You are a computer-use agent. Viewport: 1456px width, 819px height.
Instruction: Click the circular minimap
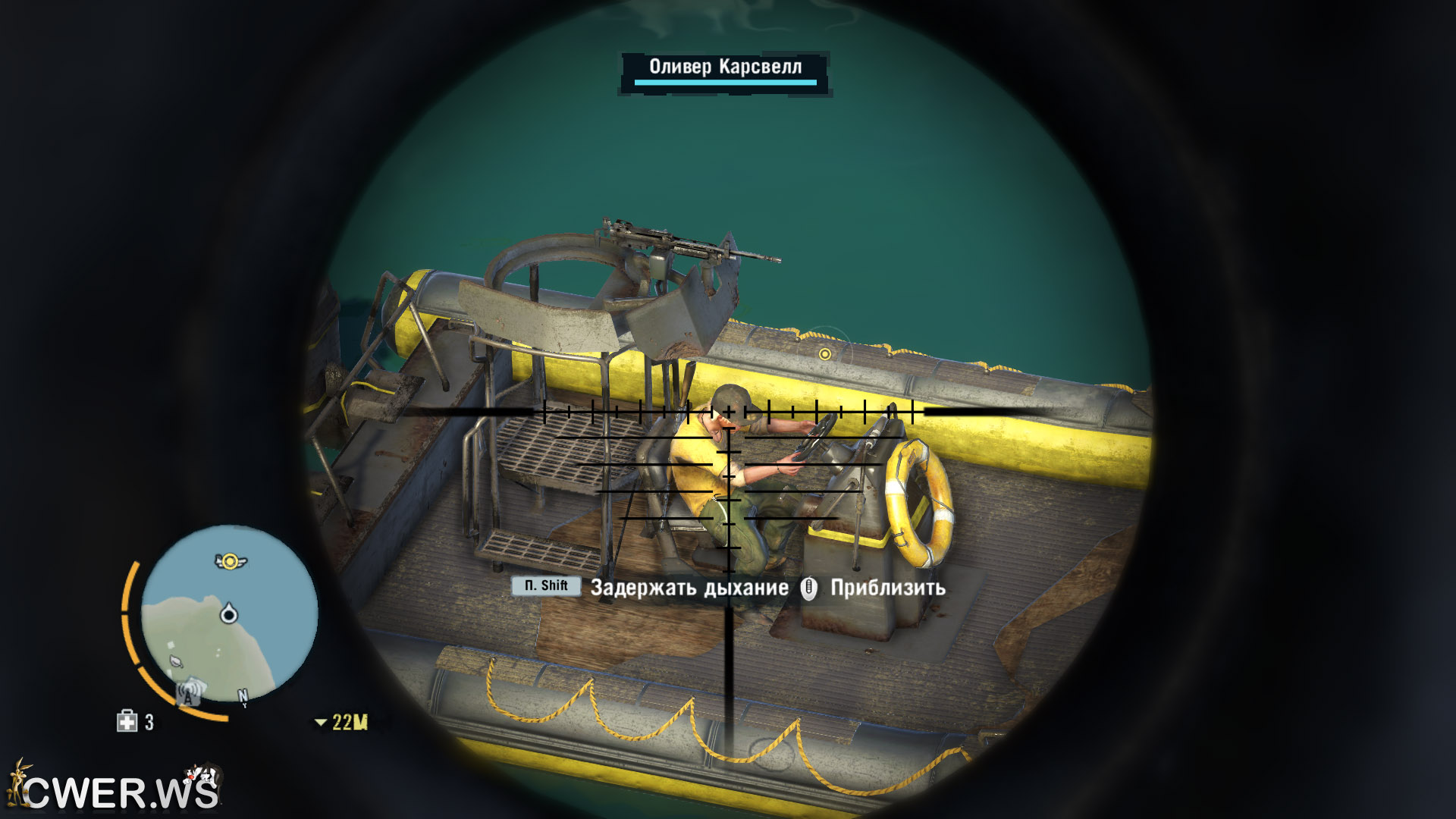[x=229, y=613]
